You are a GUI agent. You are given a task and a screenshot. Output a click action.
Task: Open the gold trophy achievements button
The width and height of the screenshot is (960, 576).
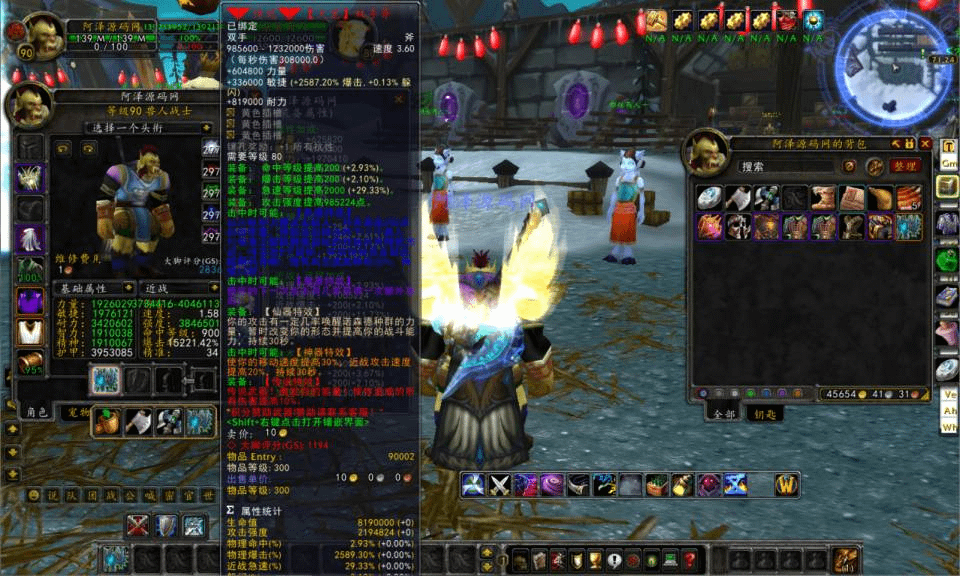593,560
